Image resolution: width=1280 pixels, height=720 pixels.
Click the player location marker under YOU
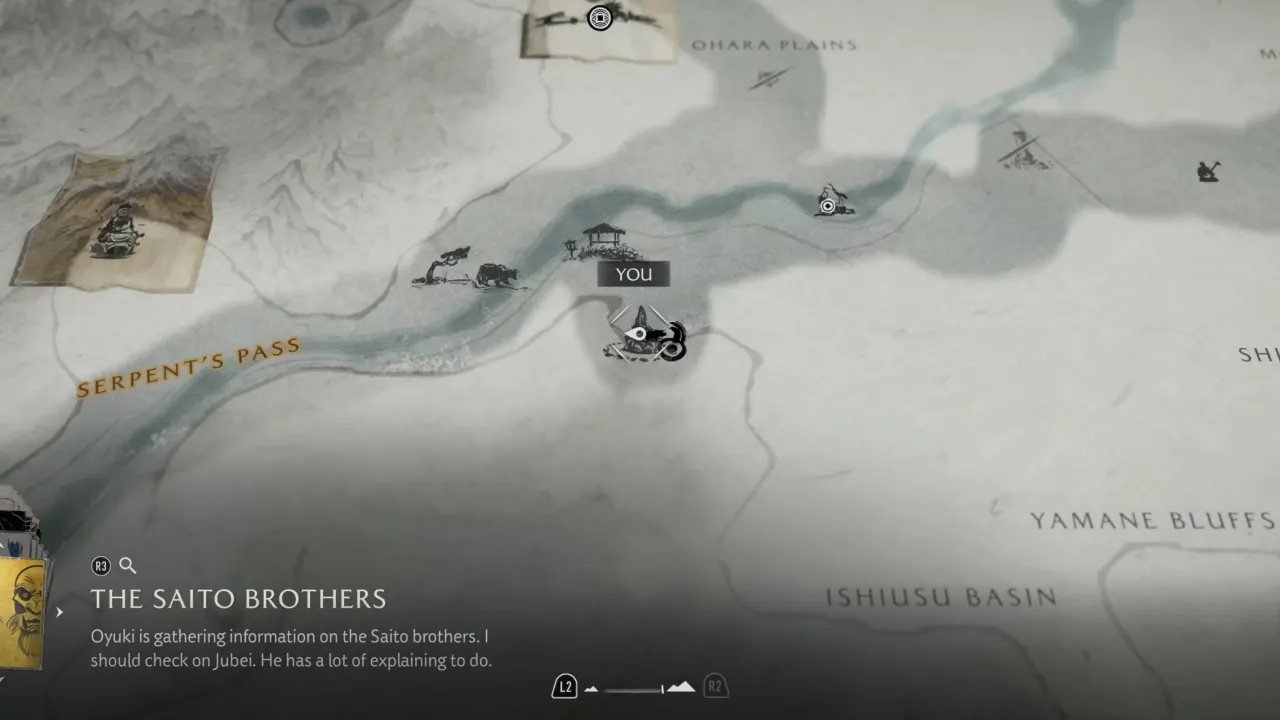pyautogui.click(x=645, y=337)
